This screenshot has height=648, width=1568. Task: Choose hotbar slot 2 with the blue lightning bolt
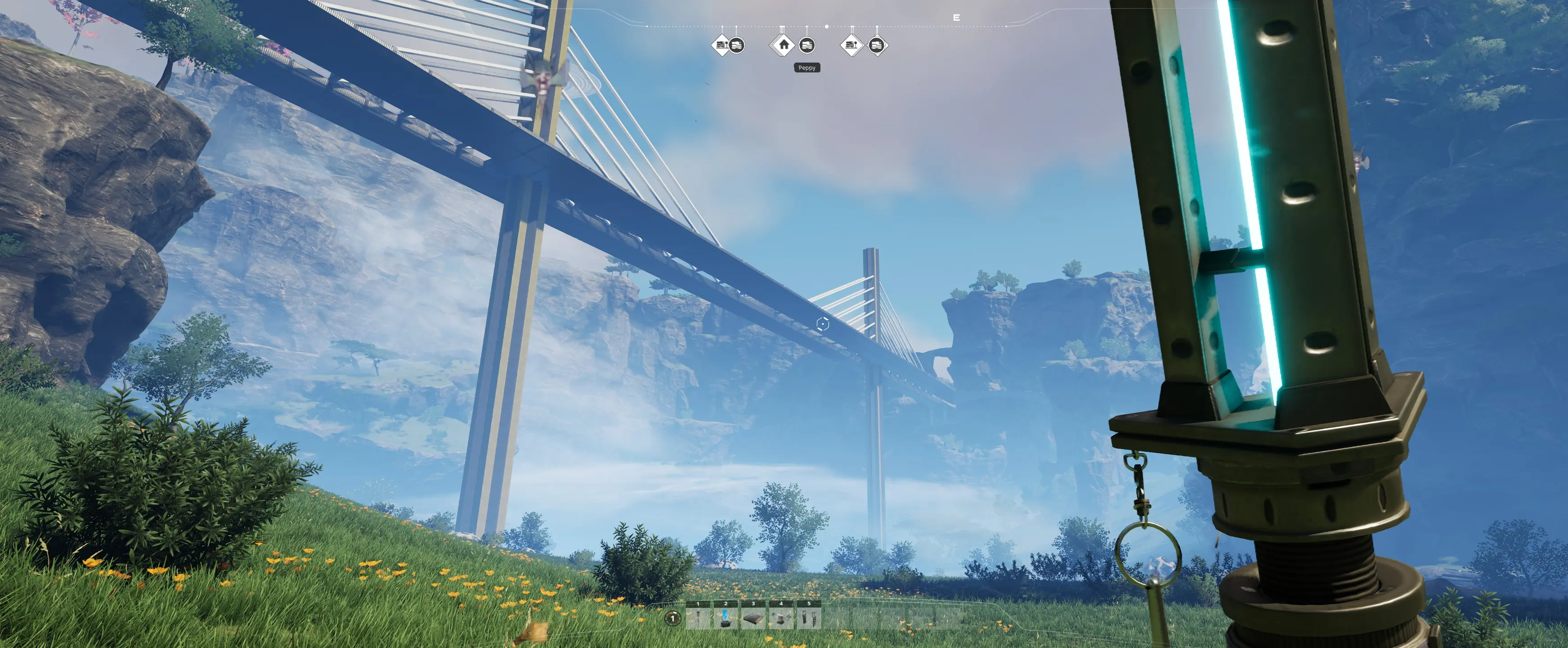tap(726, 618)
